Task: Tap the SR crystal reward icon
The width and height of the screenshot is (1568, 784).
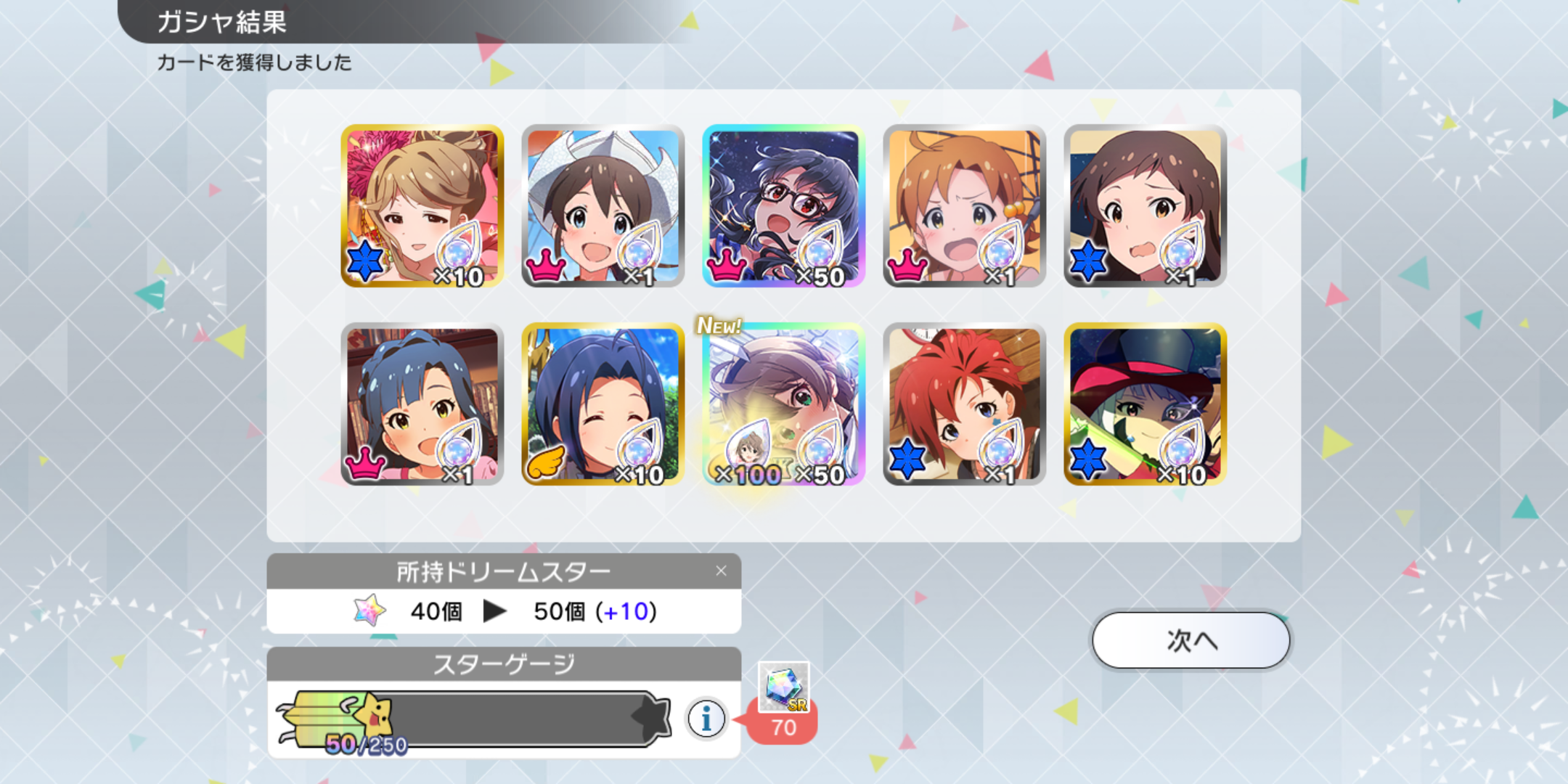Action: [783, 687]
